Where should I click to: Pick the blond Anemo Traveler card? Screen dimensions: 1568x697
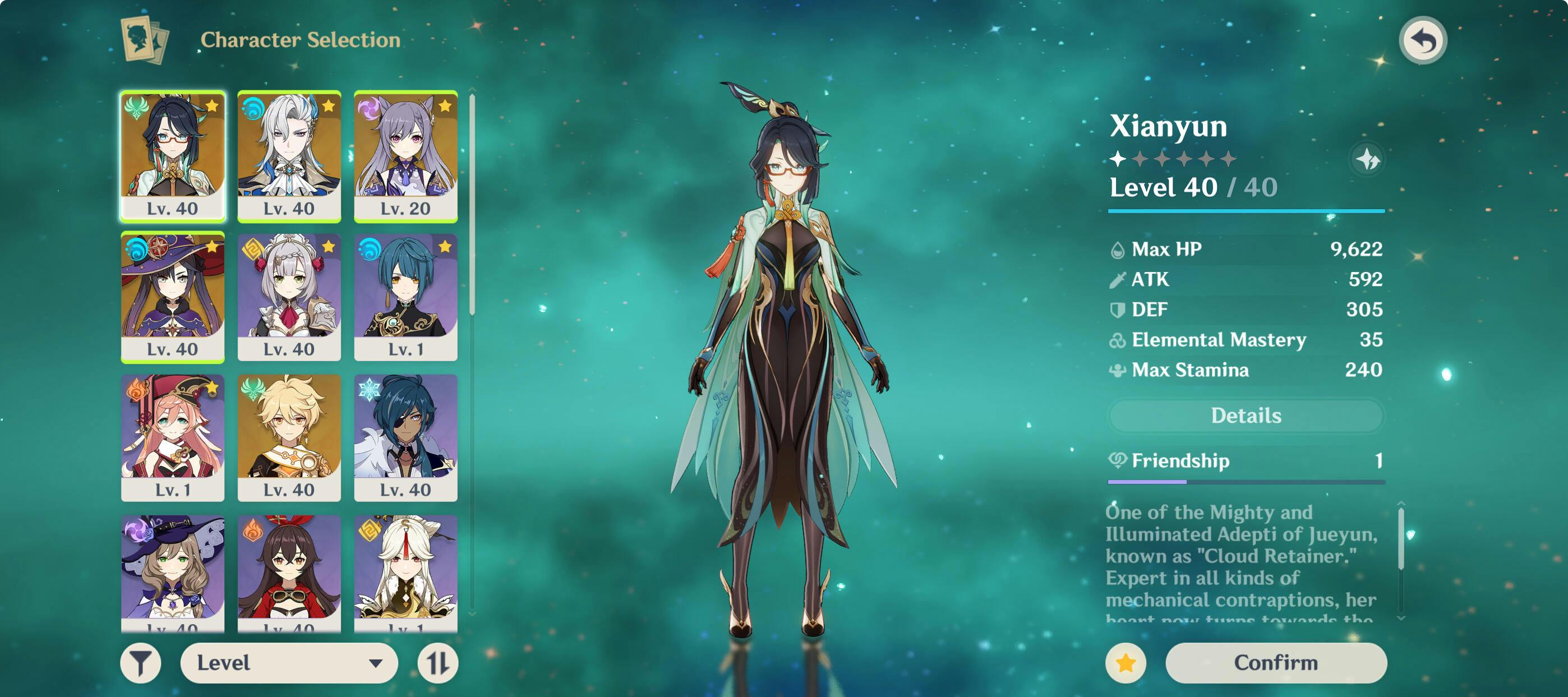click(289, 438)
